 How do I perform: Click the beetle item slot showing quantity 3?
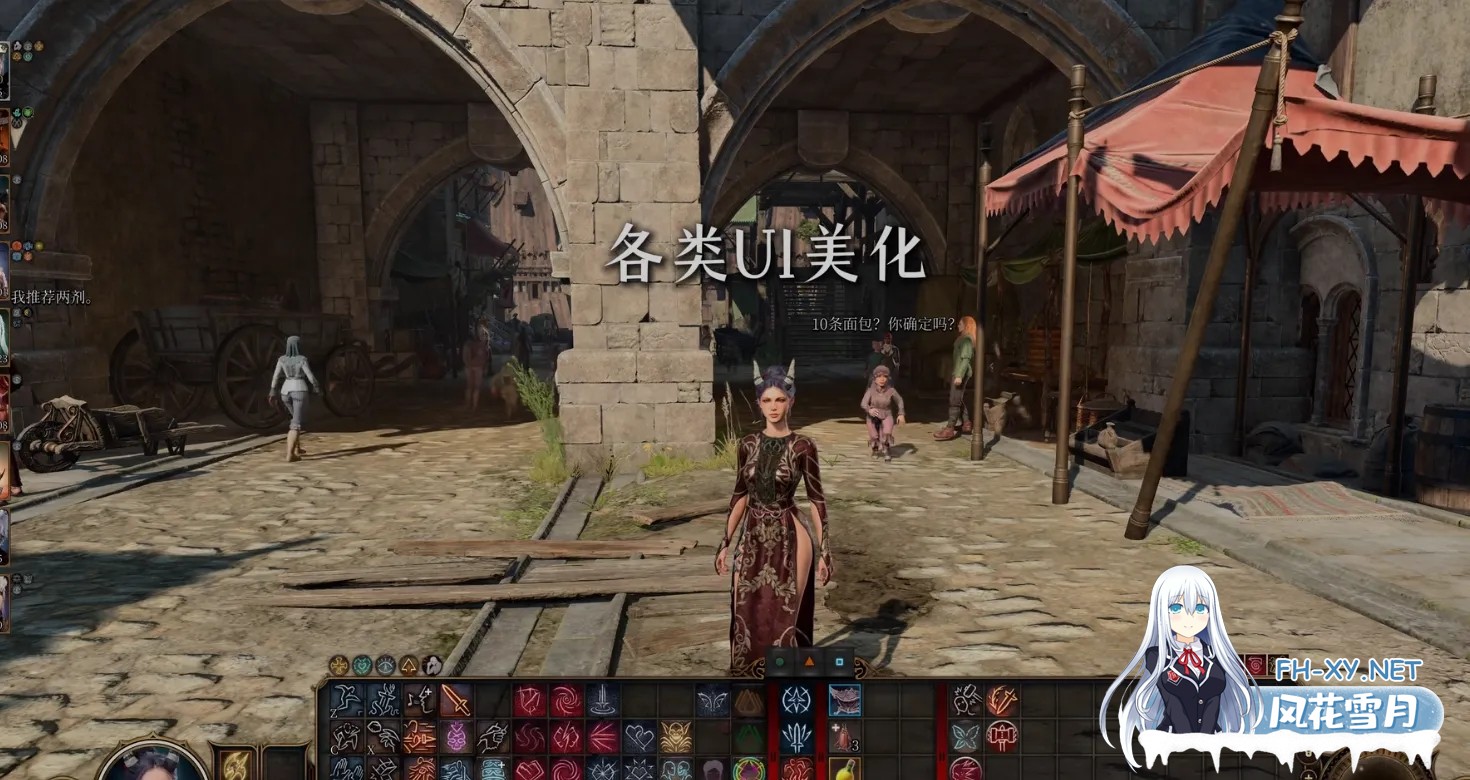click(x=841, y=738)
